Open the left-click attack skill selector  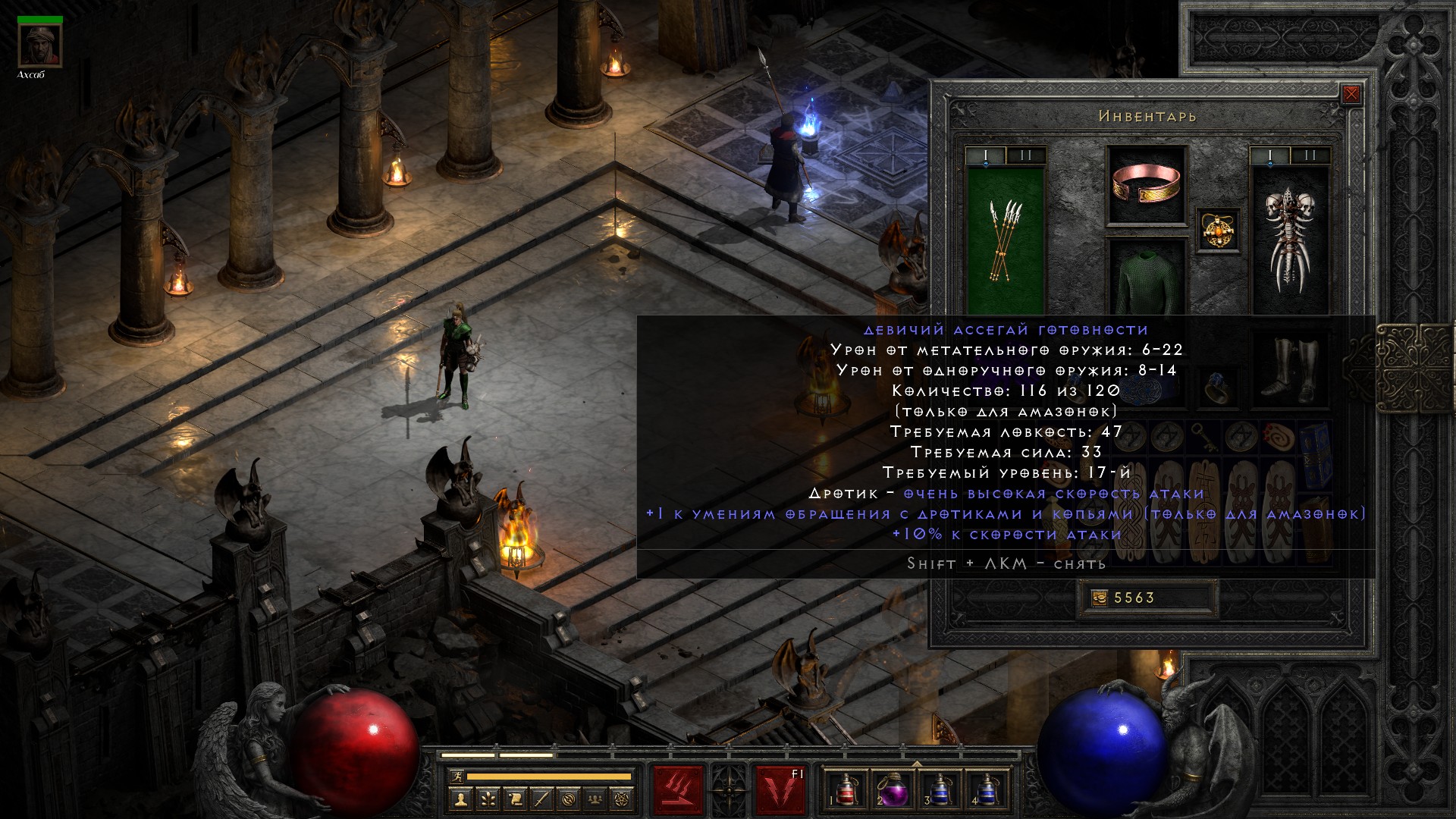point(679,790)
